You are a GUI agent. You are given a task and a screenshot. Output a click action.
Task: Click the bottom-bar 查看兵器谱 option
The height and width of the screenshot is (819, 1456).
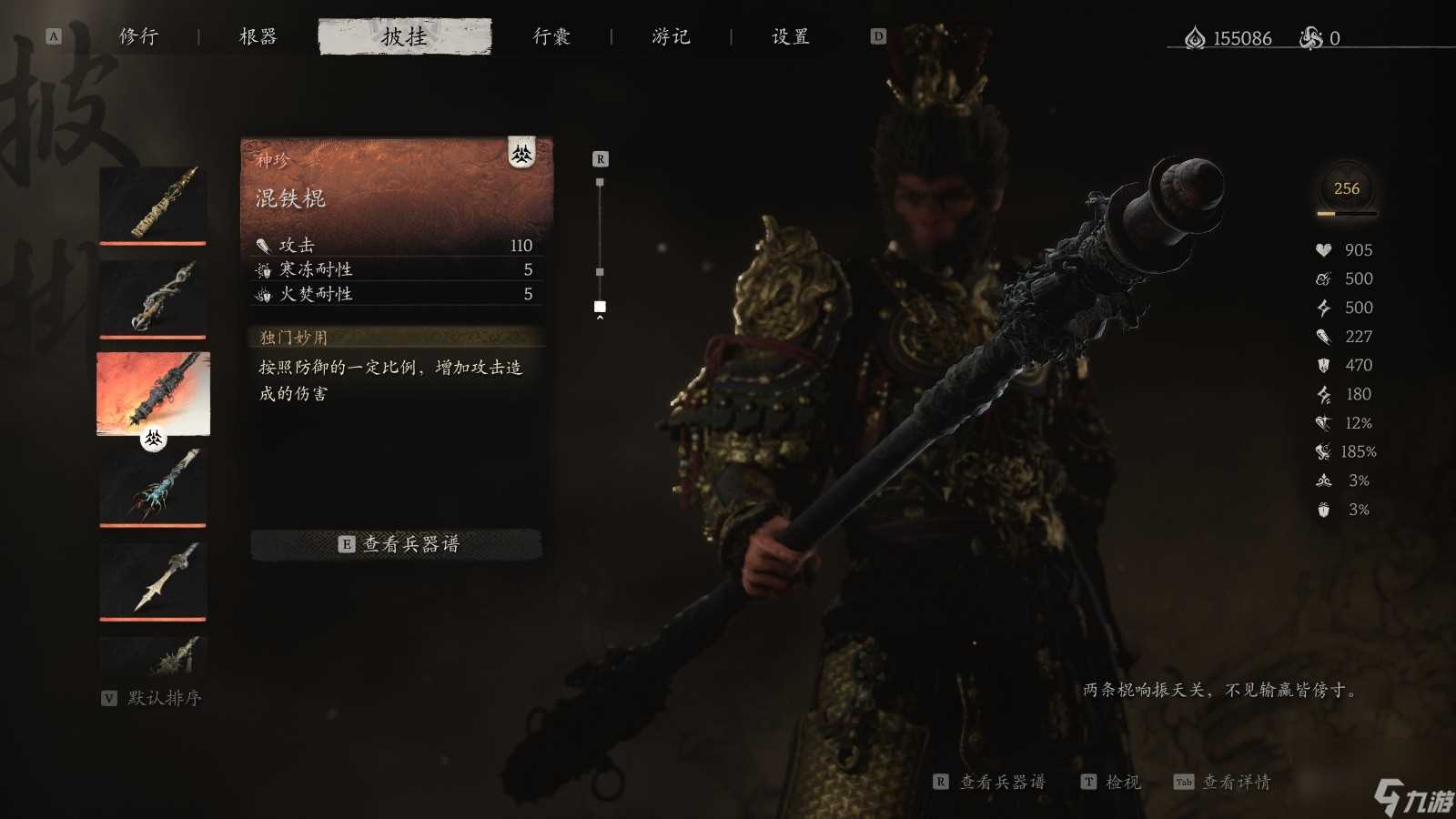click(x=990, y=782)
